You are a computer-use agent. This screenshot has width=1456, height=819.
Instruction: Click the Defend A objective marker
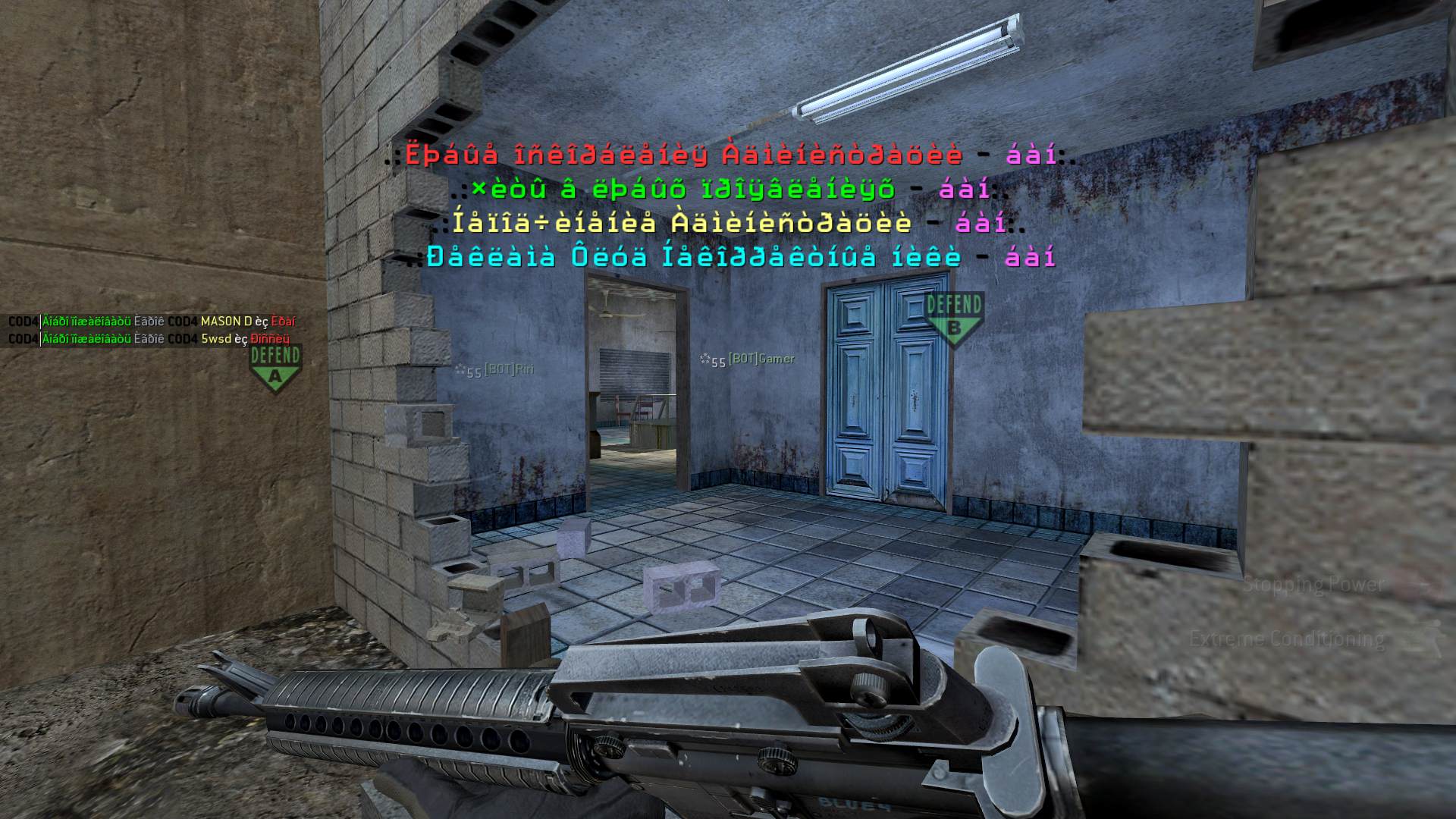(275, 368)
